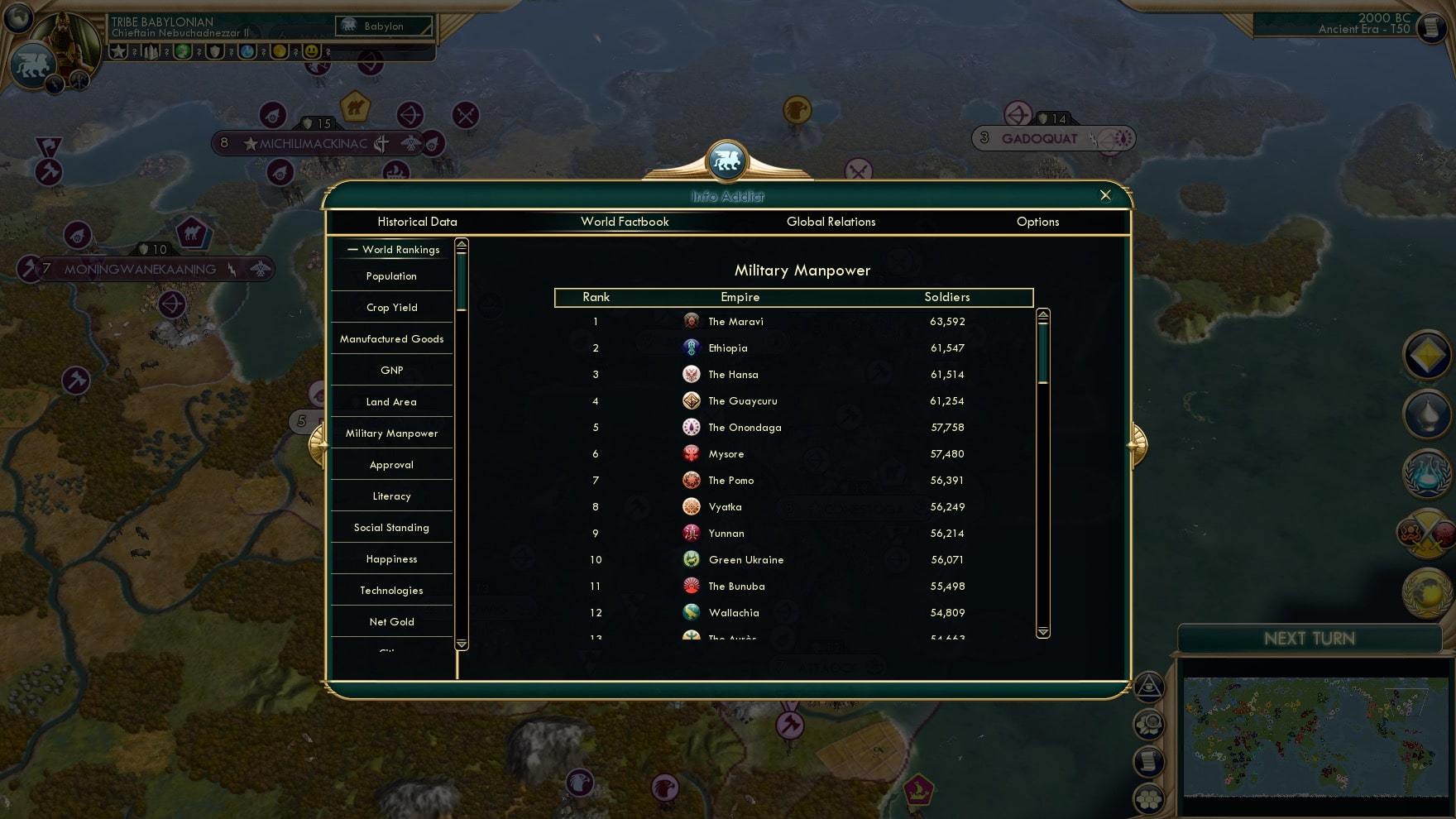Click the minimap in the bottom right
1456x819 pixels.
click(1315, 736)
